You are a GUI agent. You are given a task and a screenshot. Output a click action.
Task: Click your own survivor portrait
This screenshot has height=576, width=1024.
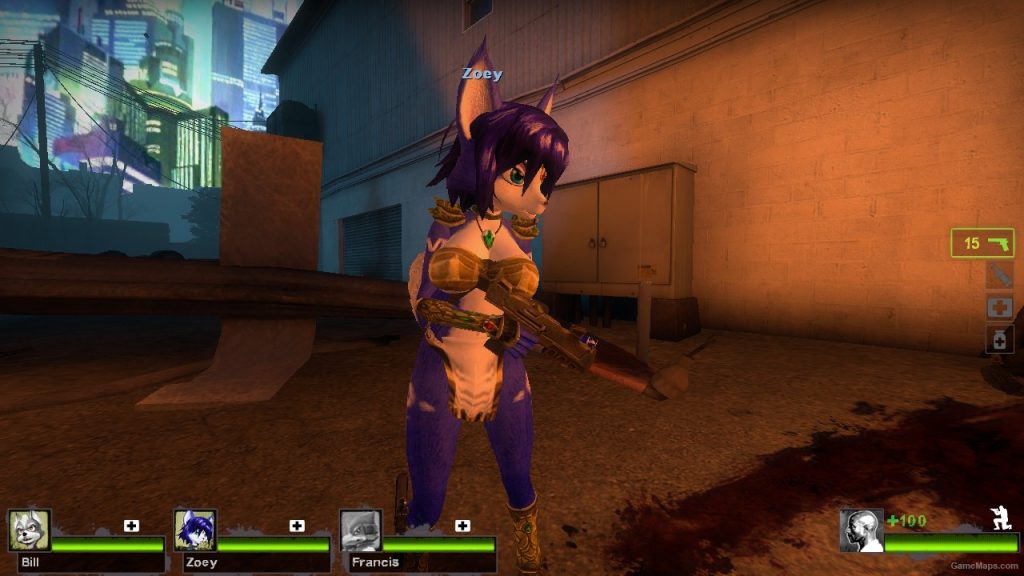(x=861, y=530)
